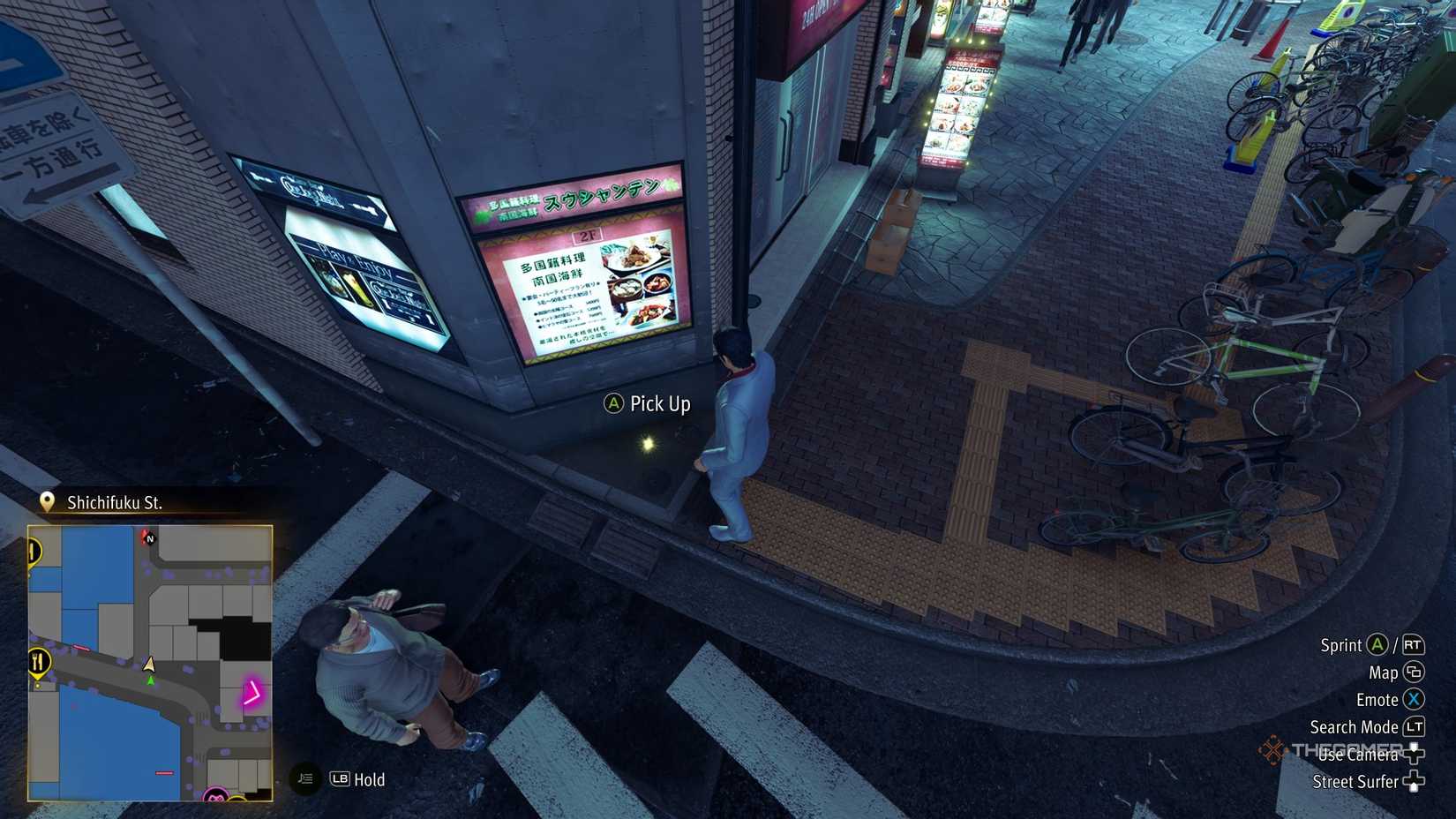
Task: Click the RT trigger icon beside Sprint
Action: (x=1414, y=647)
